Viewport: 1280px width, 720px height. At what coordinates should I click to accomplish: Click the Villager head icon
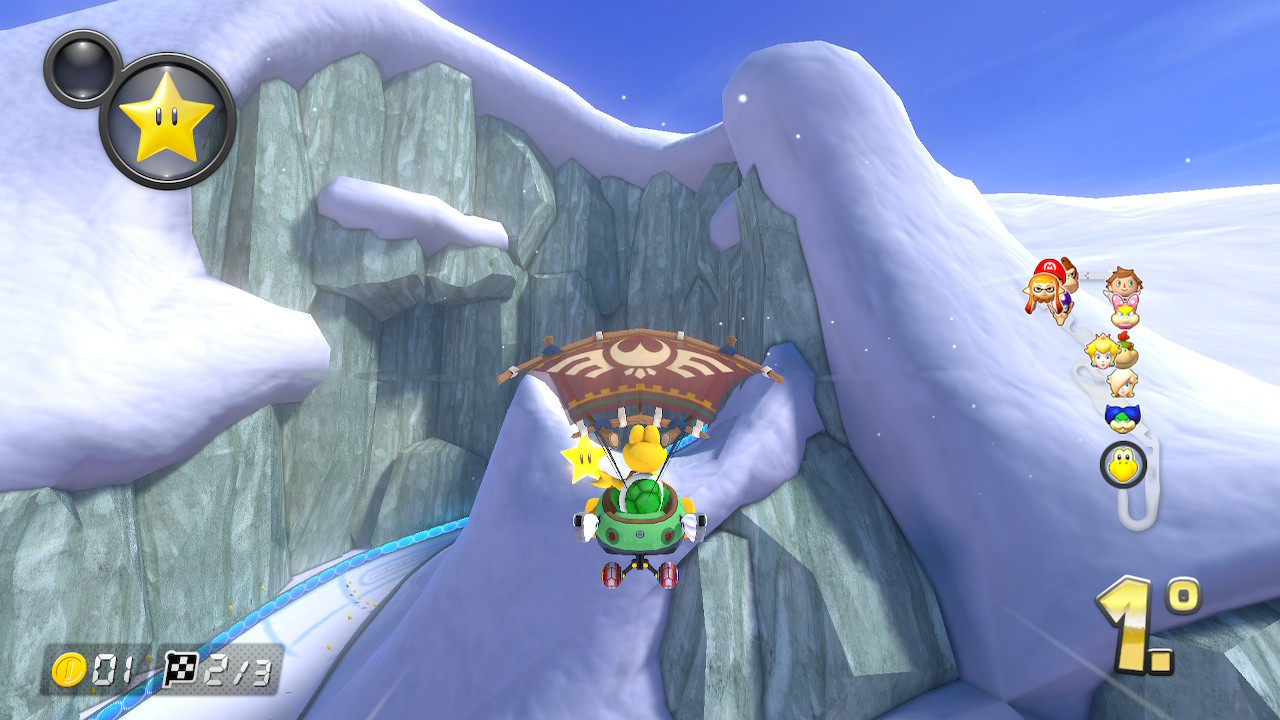coord(1125,280)
